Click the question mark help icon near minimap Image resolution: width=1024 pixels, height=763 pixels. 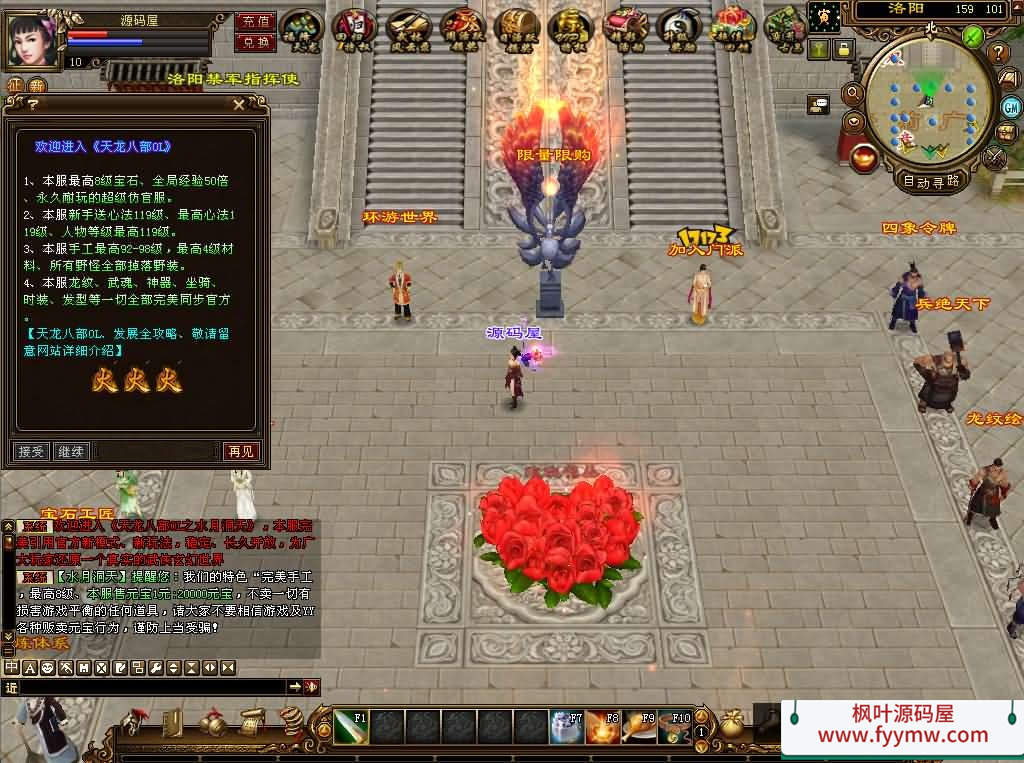click(998, 52)
